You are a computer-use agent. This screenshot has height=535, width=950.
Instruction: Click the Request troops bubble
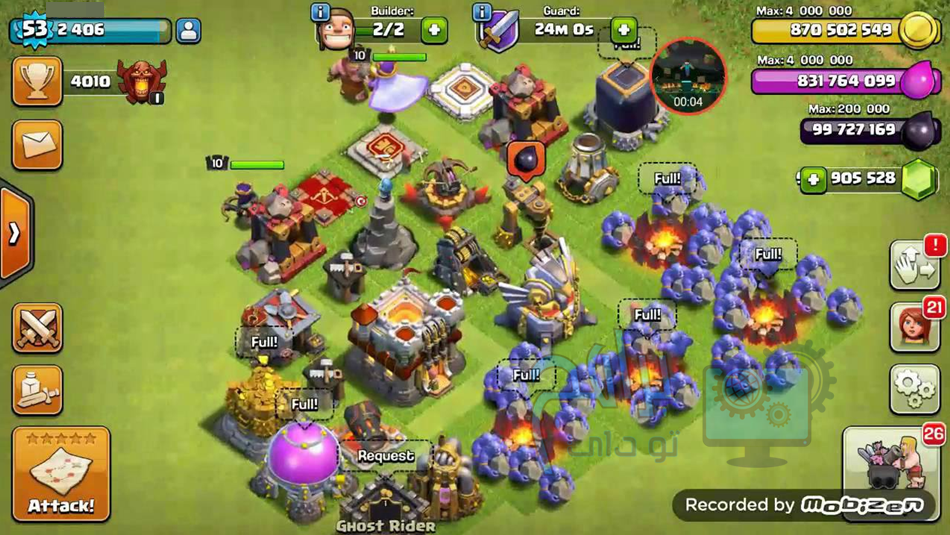pos(386,456)
